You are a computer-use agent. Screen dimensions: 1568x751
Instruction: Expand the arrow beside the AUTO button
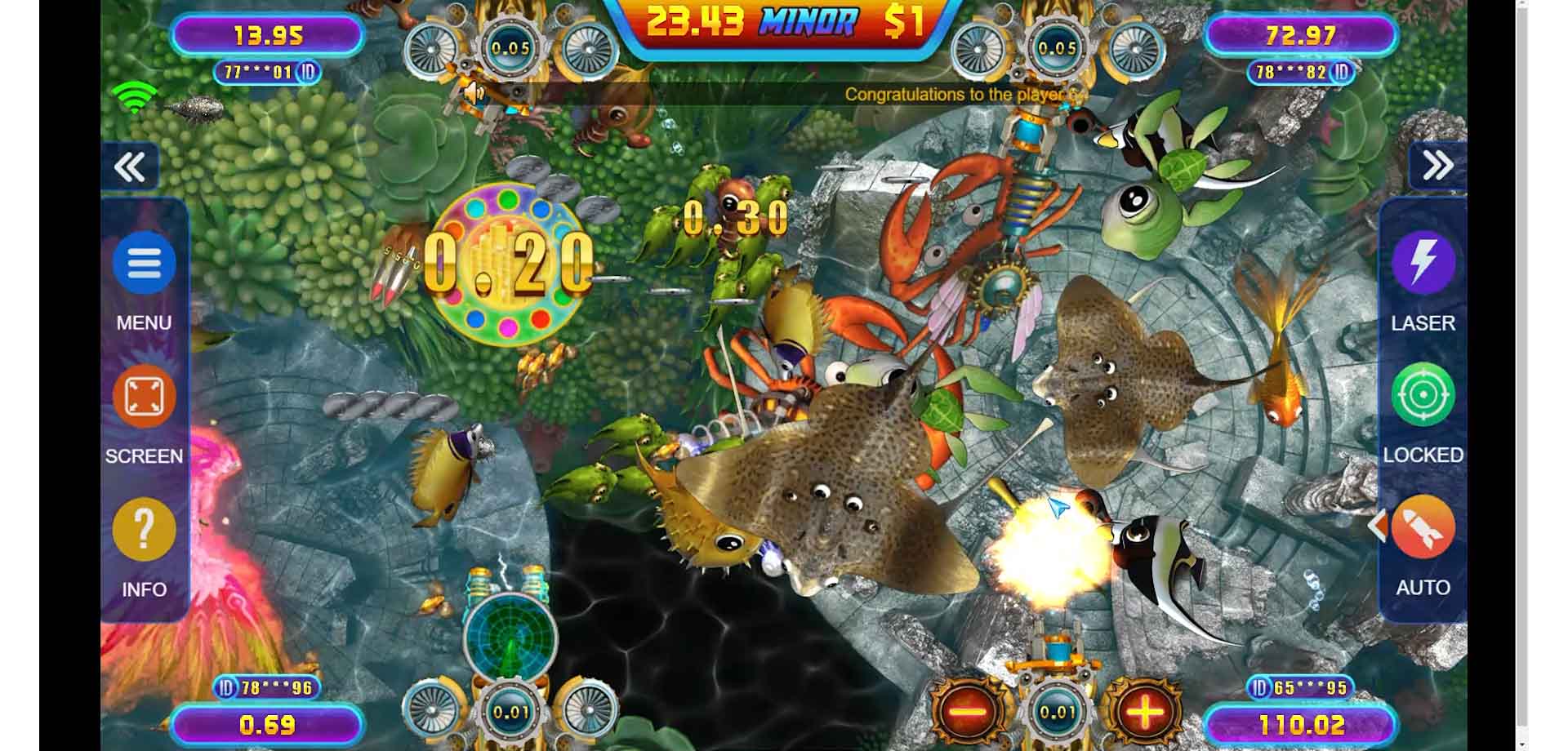click(1377, 527)
